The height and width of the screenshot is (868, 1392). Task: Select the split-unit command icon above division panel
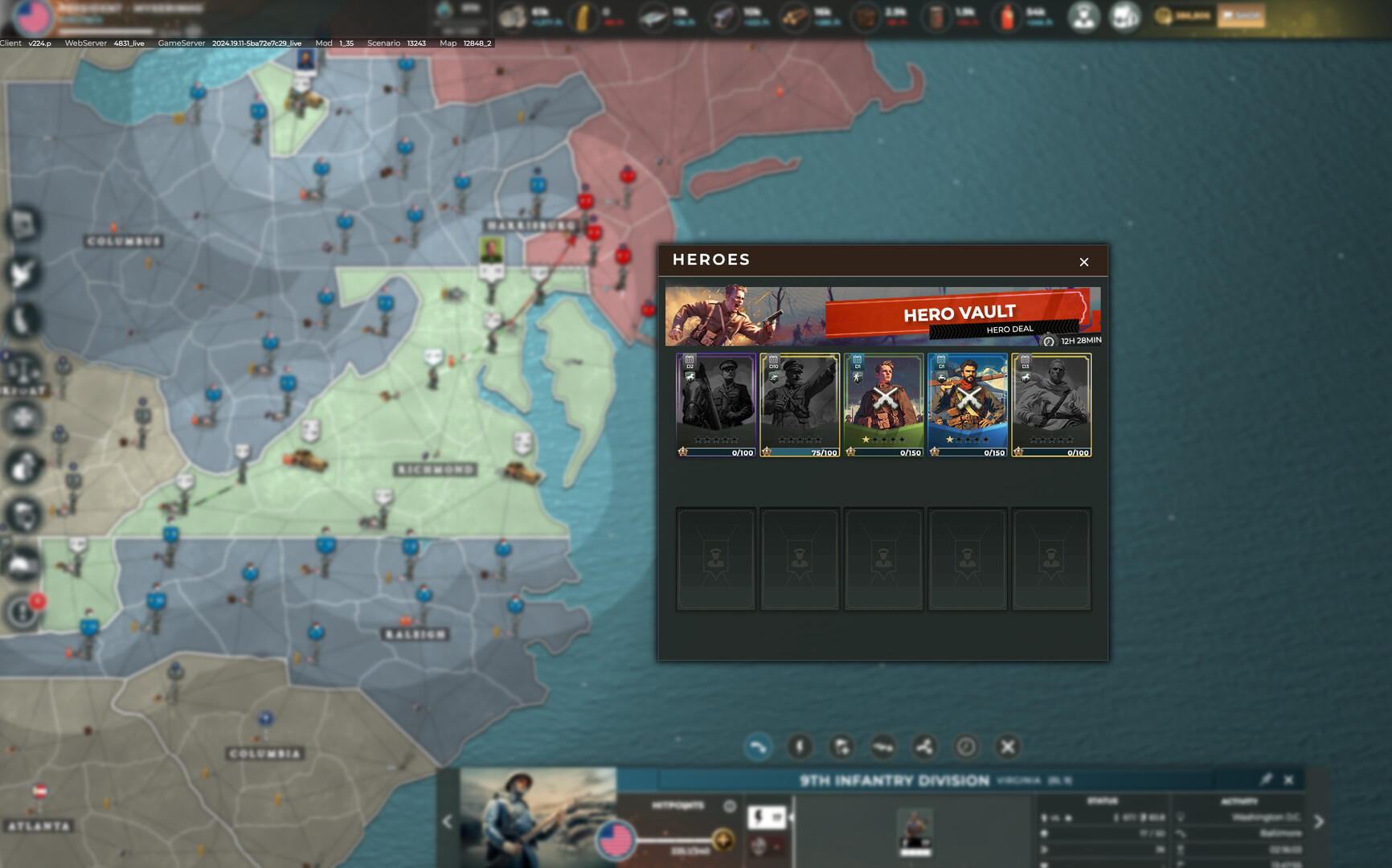click(x=923, y=747)
